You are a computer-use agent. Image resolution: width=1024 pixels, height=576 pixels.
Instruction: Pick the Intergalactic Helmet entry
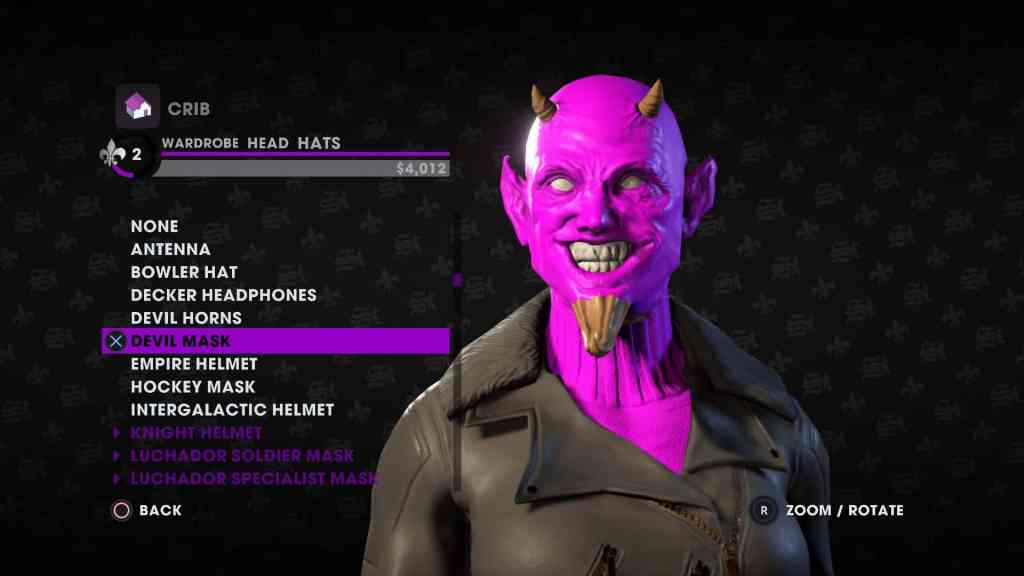232,410
